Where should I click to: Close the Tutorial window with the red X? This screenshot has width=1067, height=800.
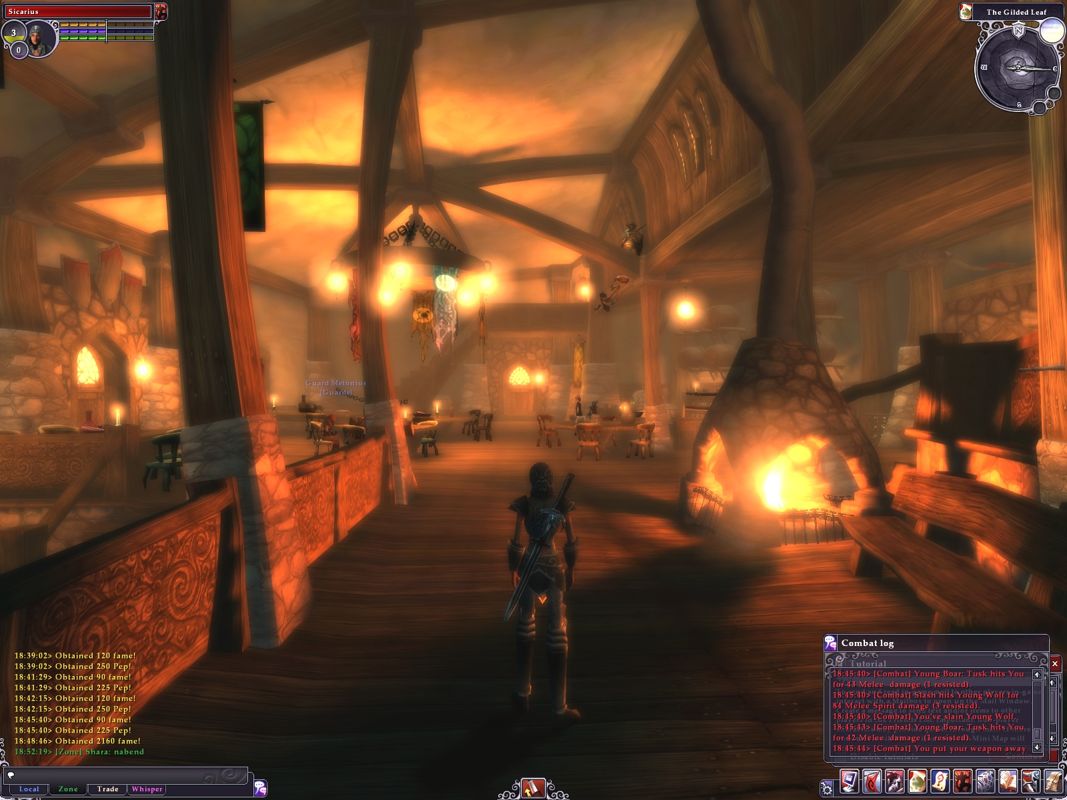pos(1055,663)
